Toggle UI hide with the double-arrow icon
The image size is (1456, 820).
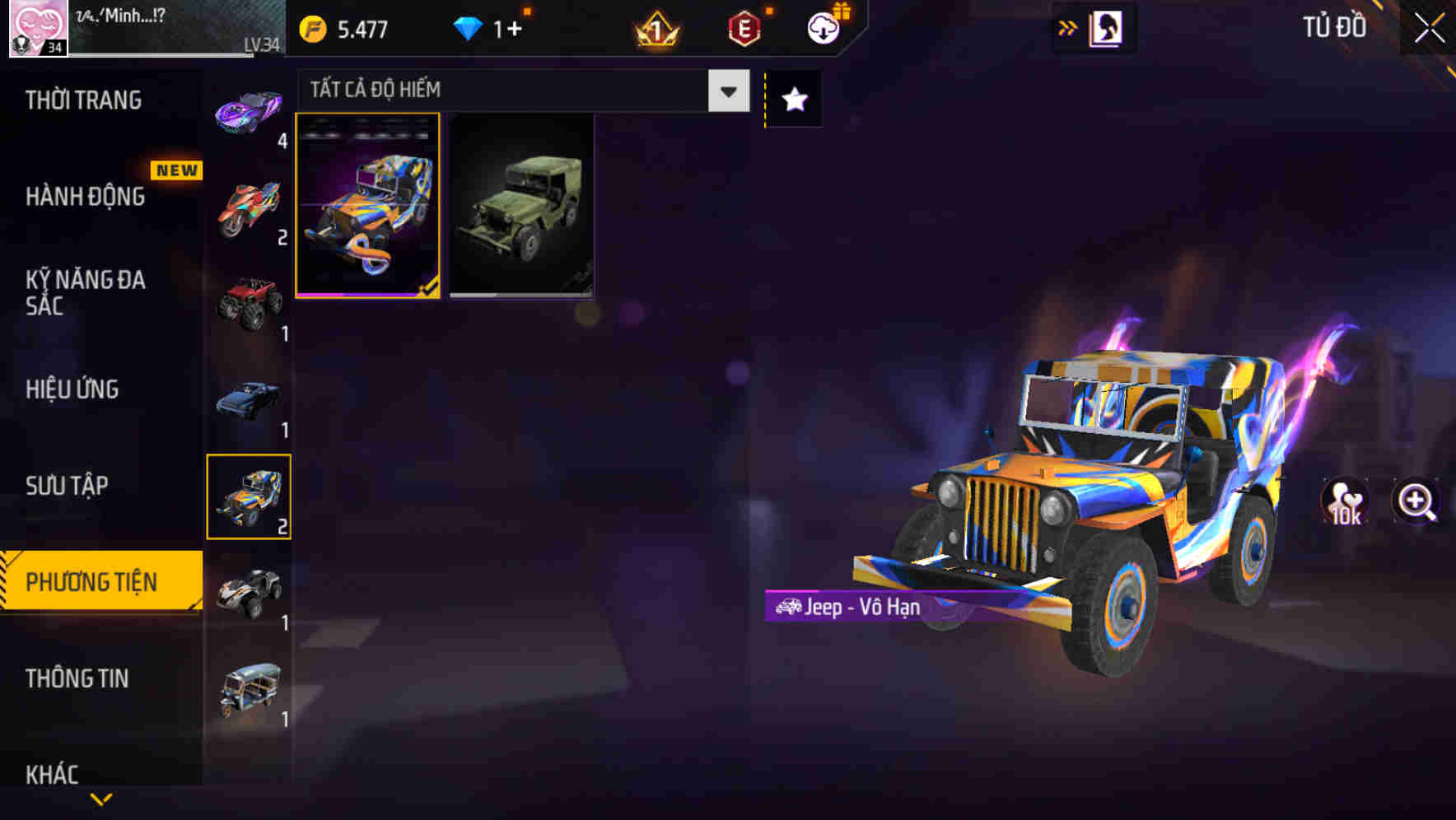(1068, 26)
